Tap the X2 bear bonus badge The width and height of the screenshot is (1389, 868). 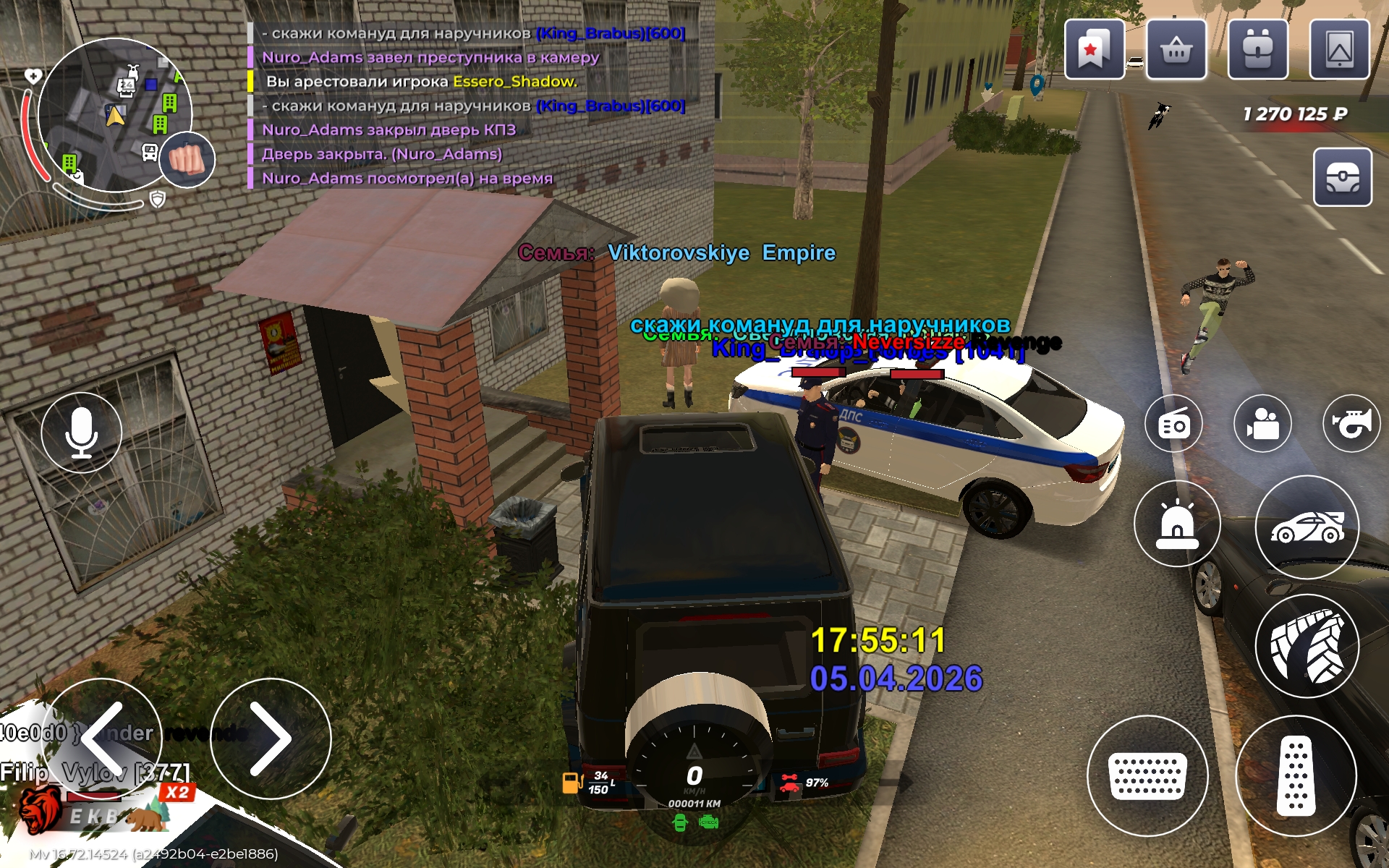(x=177, y=793)
